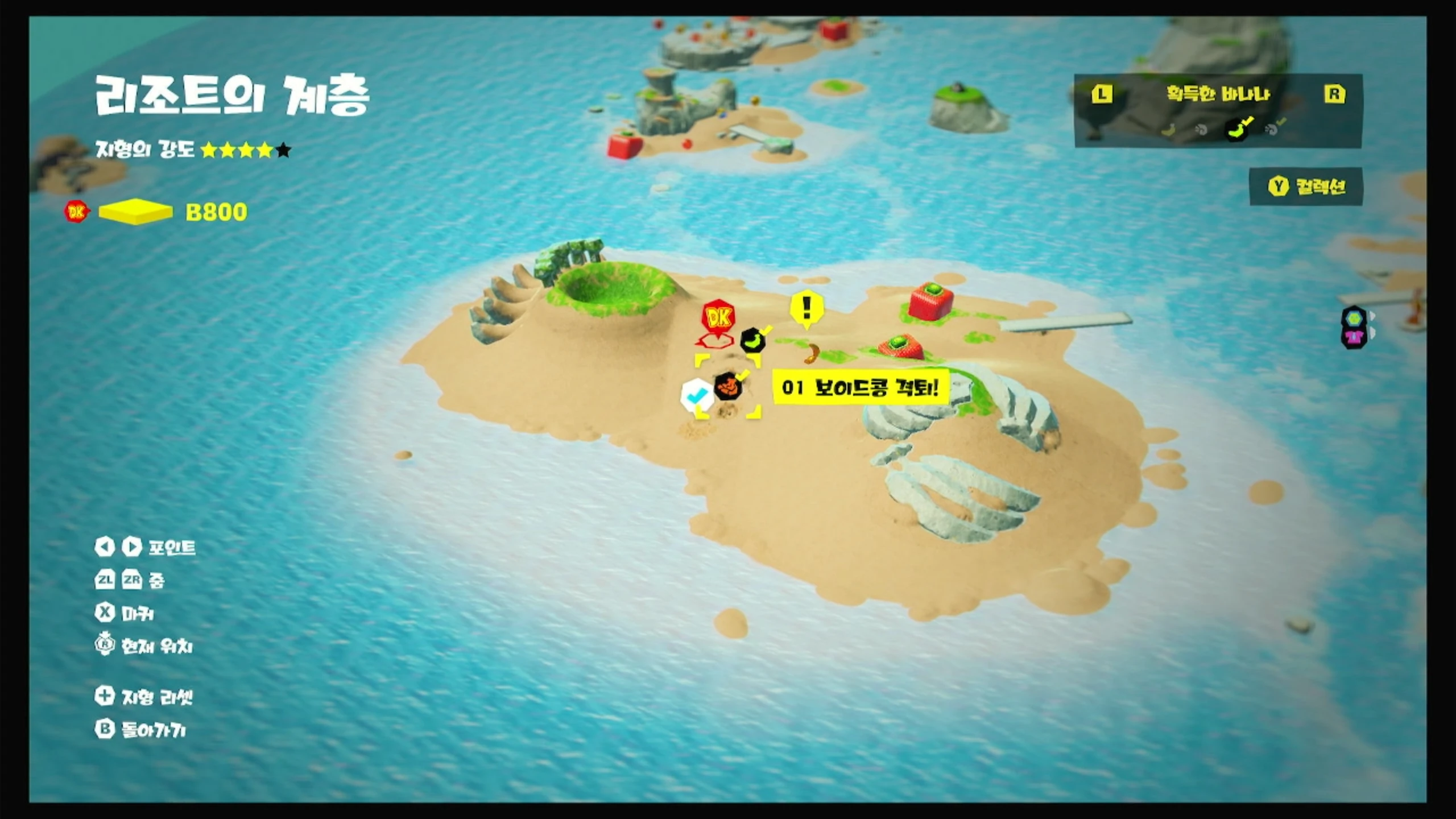Click the red DK position marker
Image resolution: width=1456 pixels, height=819 pixels.
[x=718, y=317]
